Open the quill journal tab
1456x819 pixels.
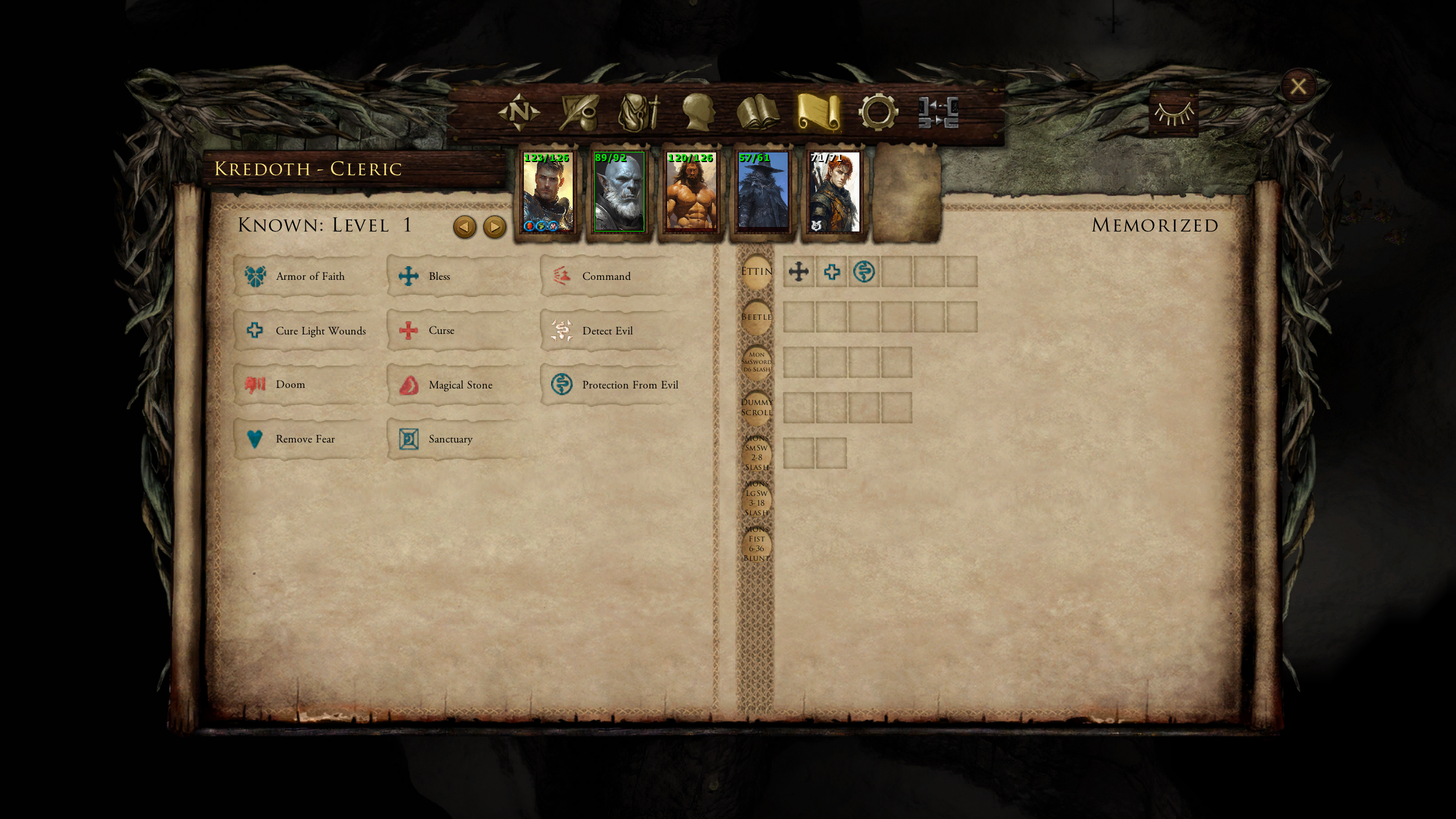click(579, 112)
